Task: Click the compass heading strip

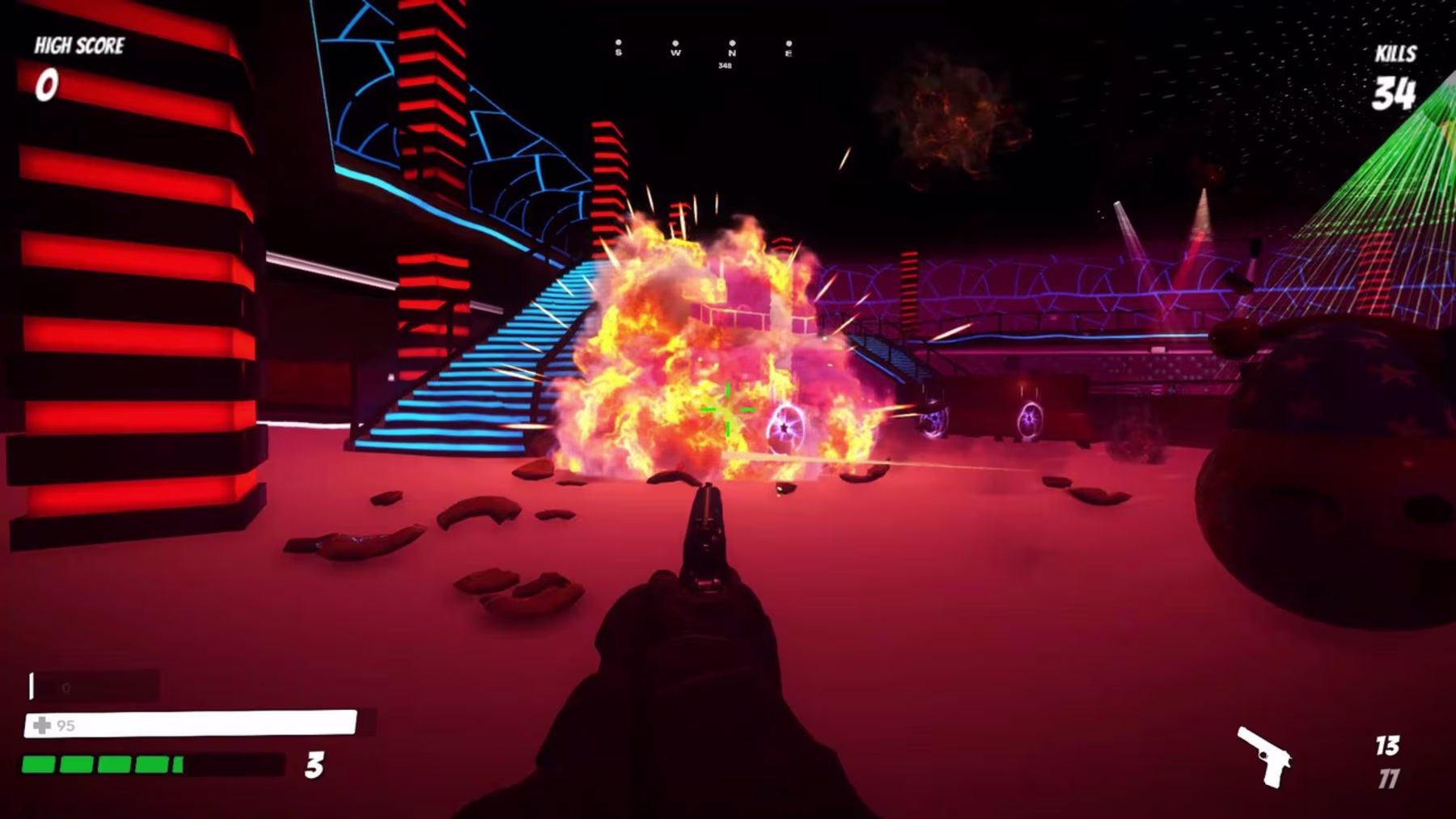Action: click(703, 50)
